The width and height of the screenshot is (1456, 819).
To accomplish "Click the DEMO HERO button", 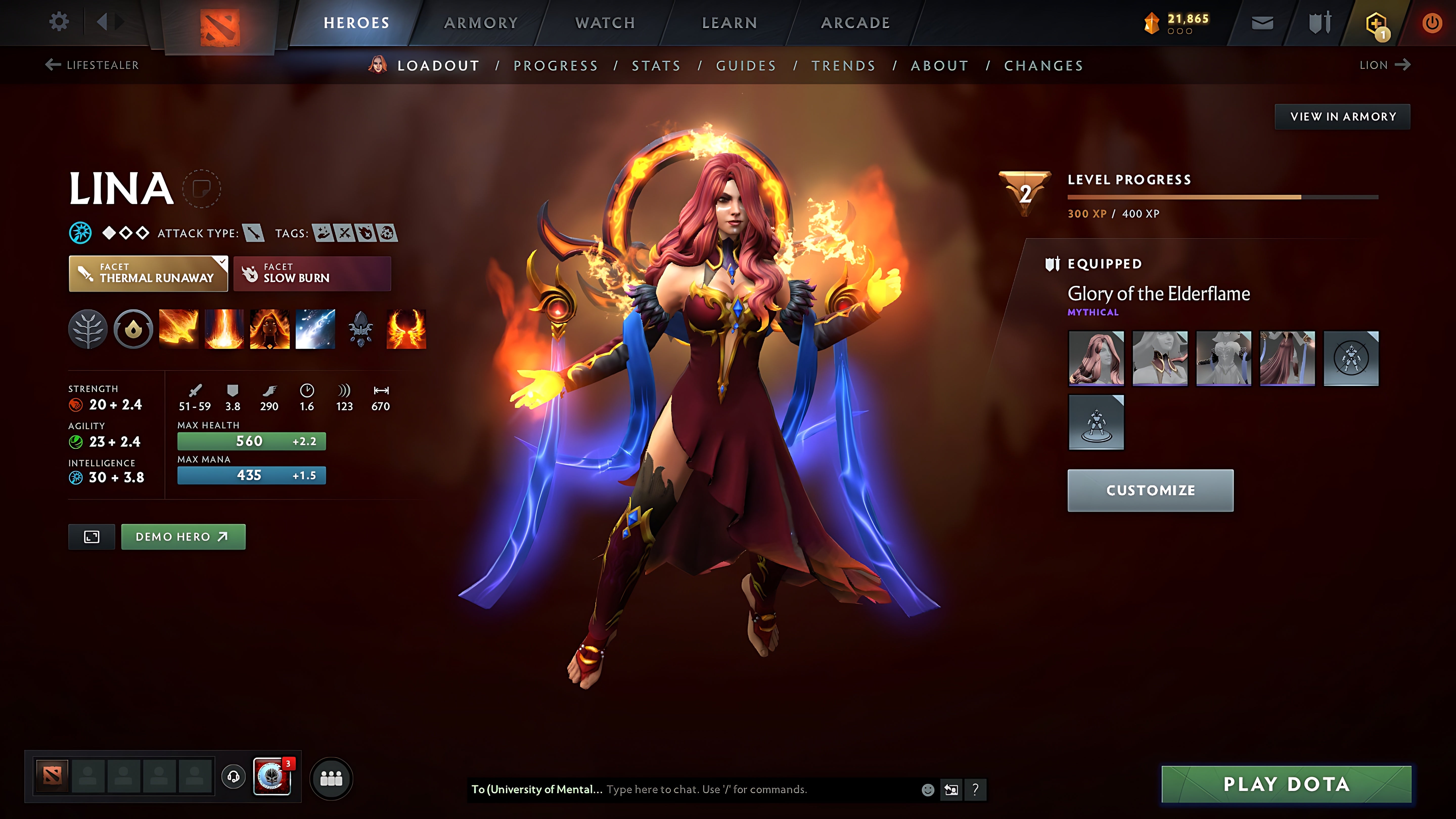I will [x=183, y=536].
